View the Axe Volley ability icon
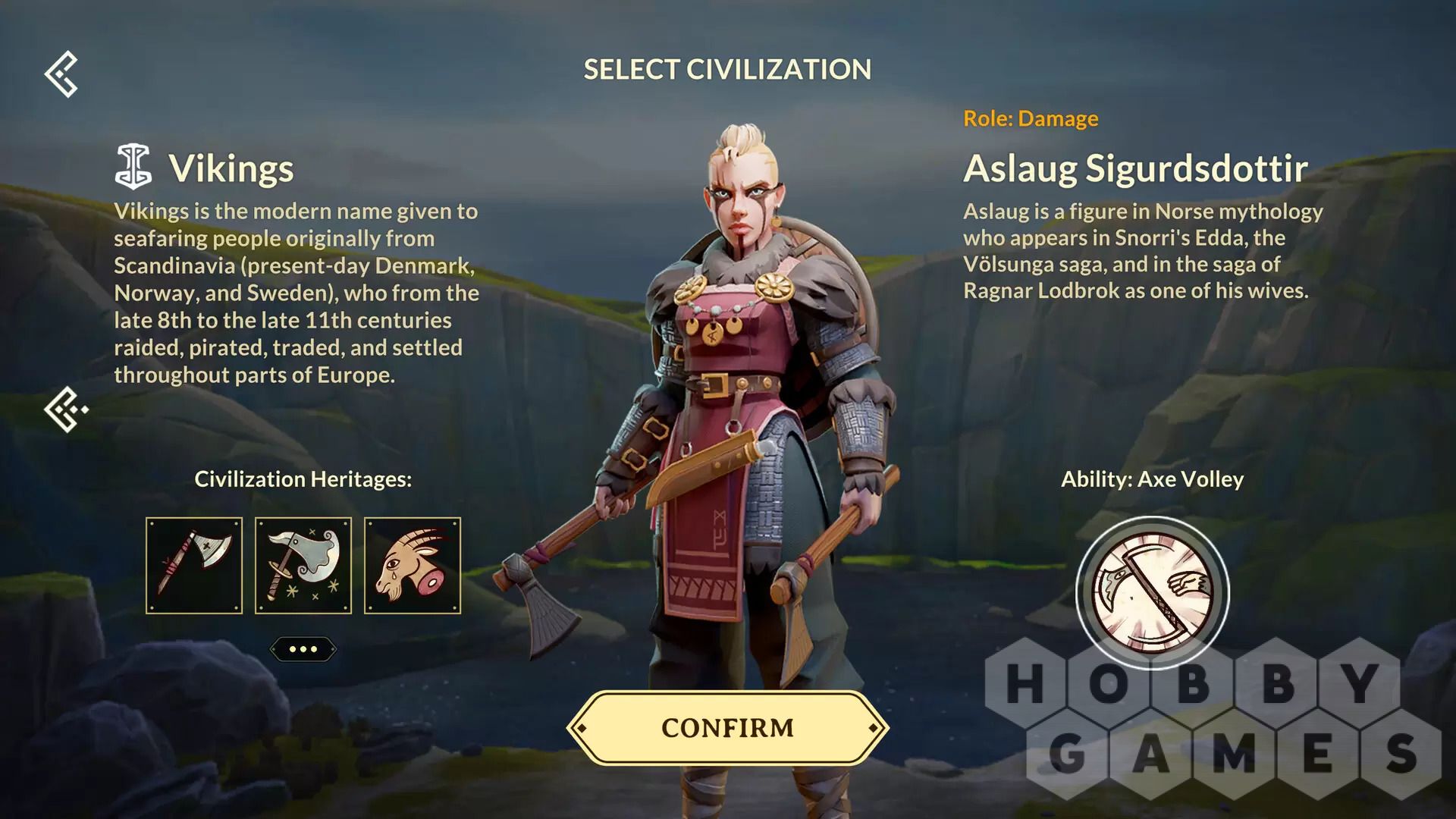Screen dimensions: 1456x819 [1152, 592]
